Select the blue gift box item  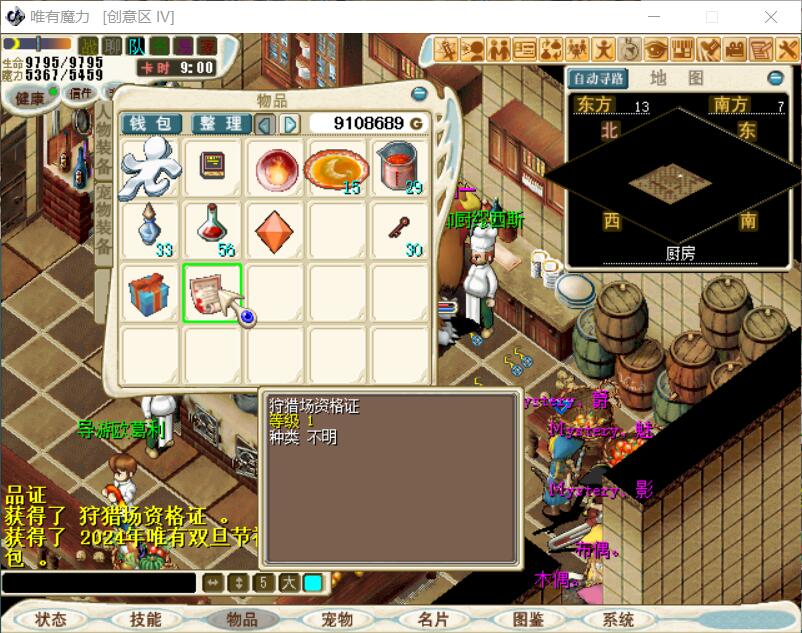pos(149,293)
